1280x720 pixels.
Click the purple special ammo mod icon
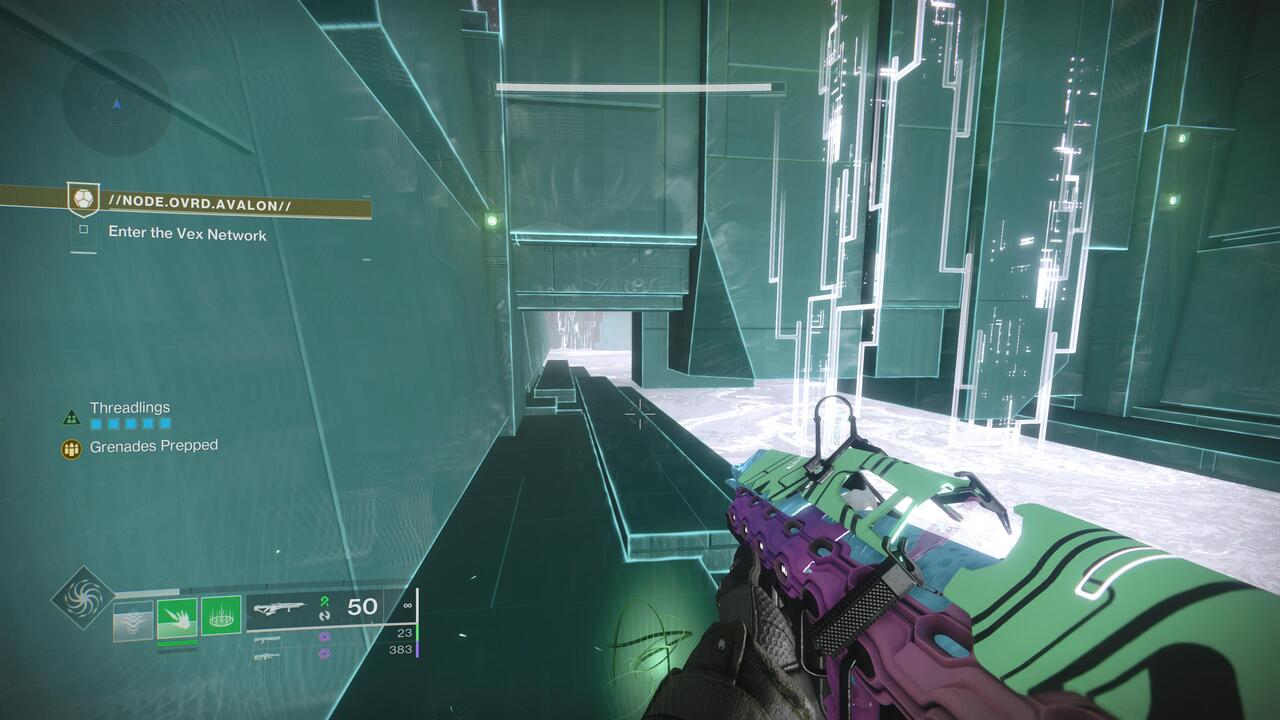coord(324,637)
